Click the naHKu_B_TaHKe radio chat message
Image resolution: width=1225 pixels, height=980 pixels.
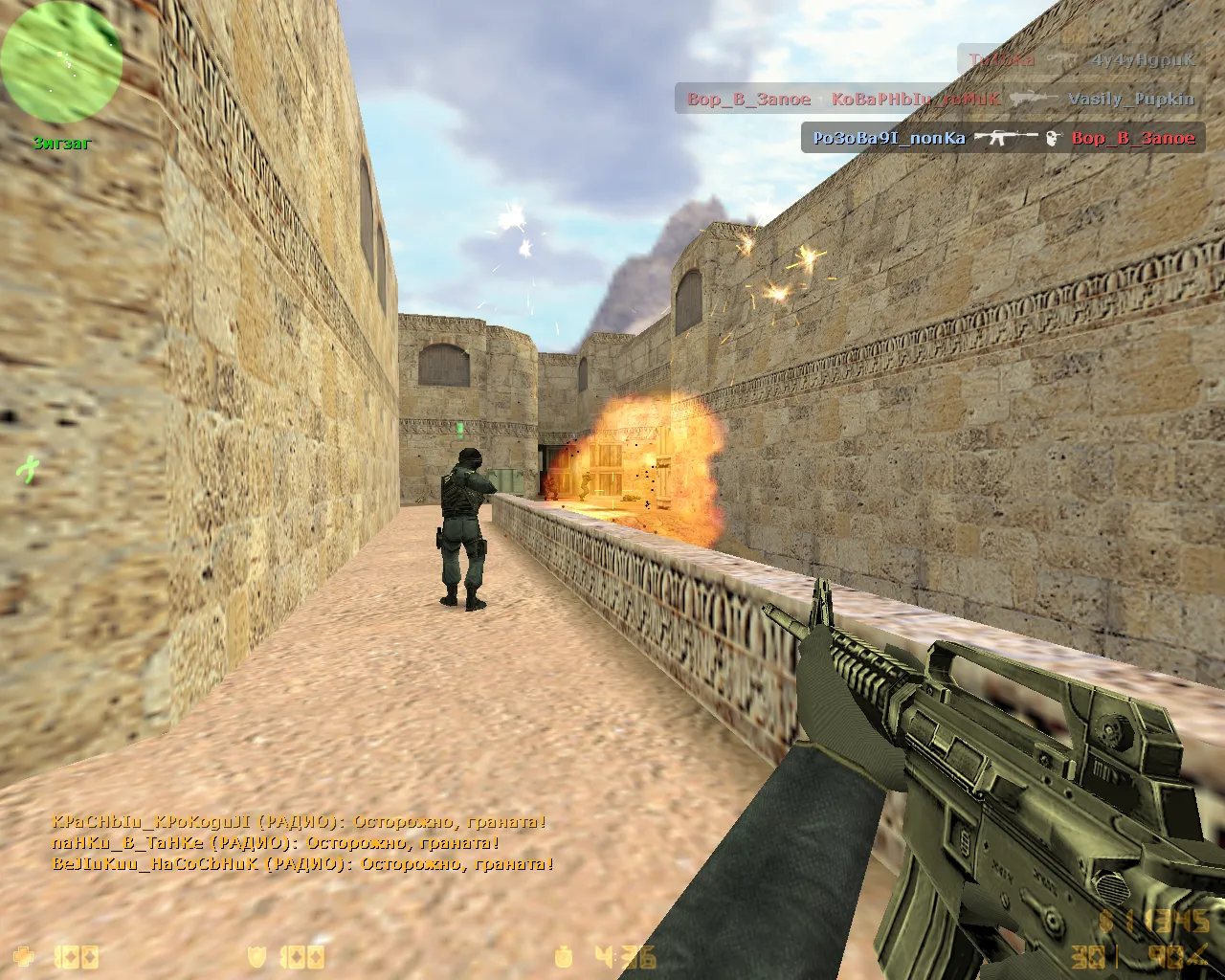(x=276, y=843)
